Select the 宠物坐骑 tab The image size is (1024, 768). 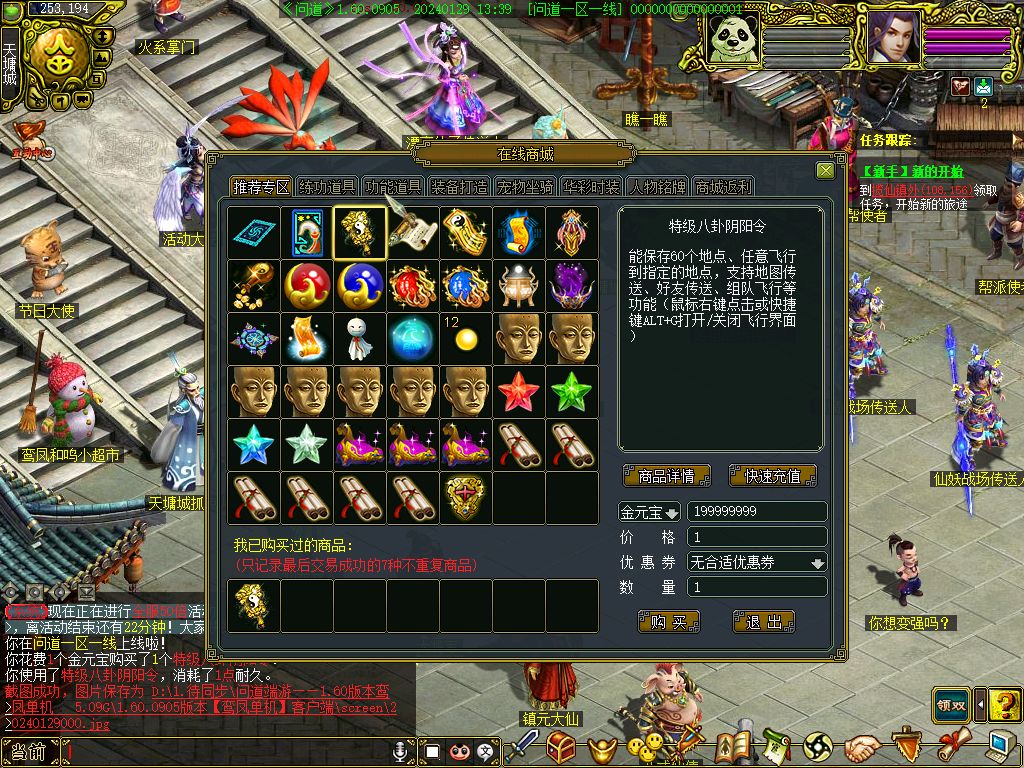tap(525, 187)
